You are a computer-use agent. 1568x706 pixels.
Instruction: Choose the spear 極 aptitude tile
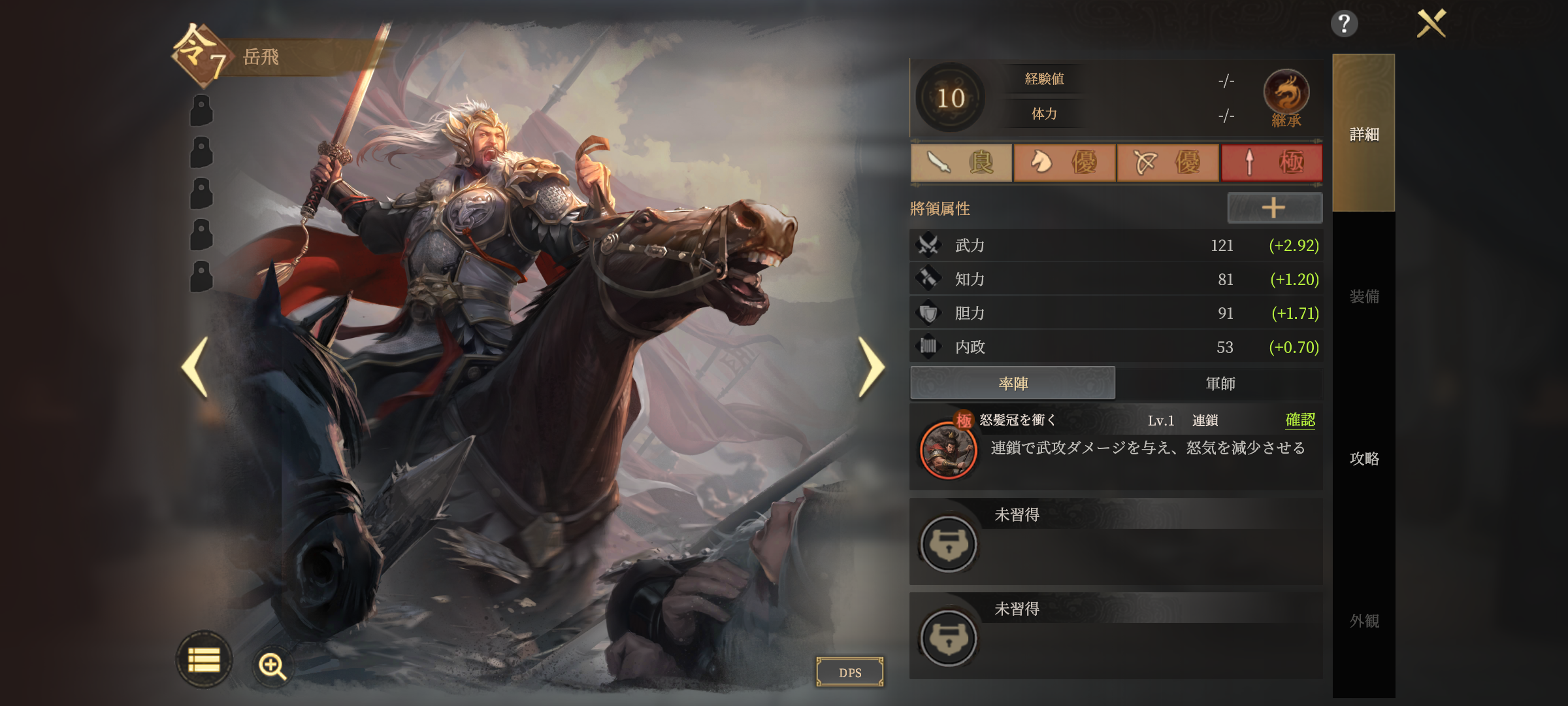coord(1271,162)
